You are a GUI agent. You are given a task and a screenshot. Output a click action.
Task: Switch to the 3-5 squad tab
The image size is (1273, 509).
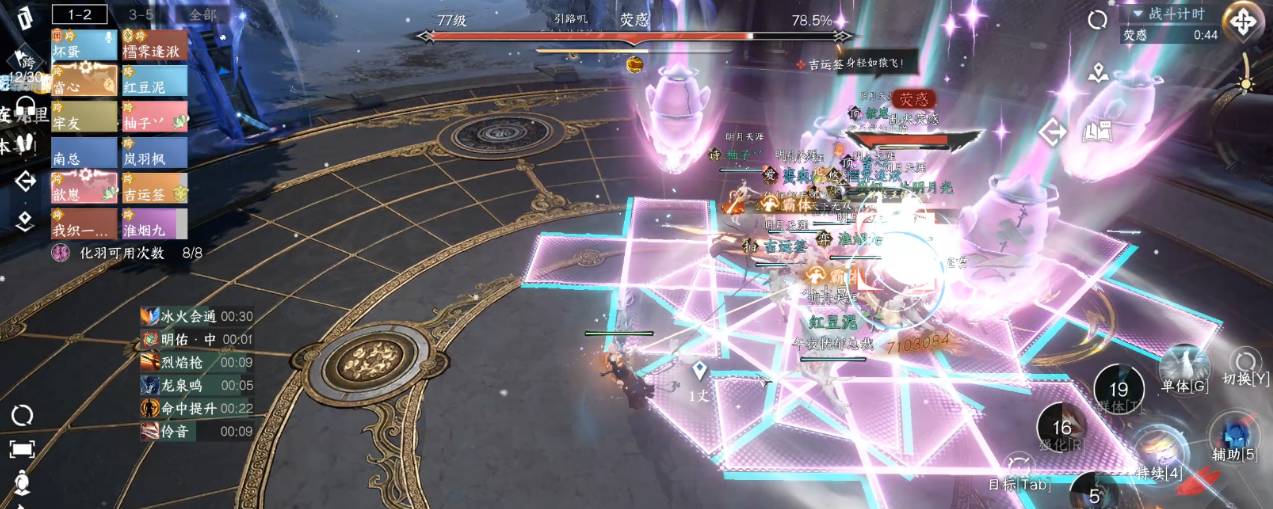(141, 14)
